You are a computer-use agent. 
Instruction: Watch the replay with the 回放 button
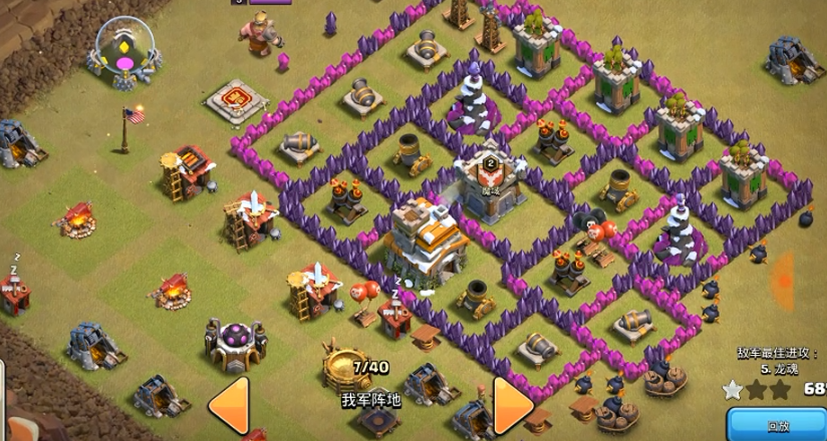click(x=778, y=425)
